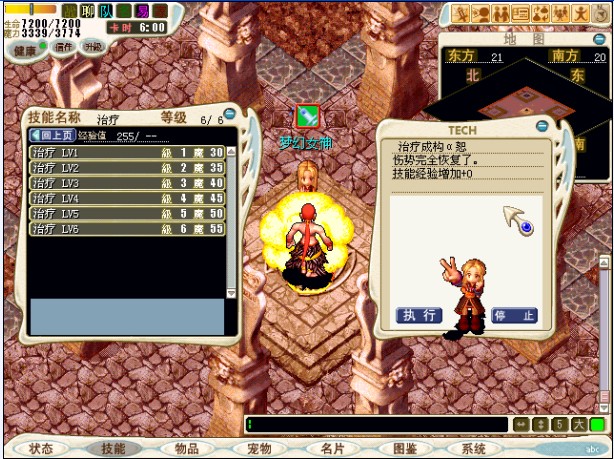Open the 状态 status tab
The image size is (614, 459).
(x=41, y=449)
